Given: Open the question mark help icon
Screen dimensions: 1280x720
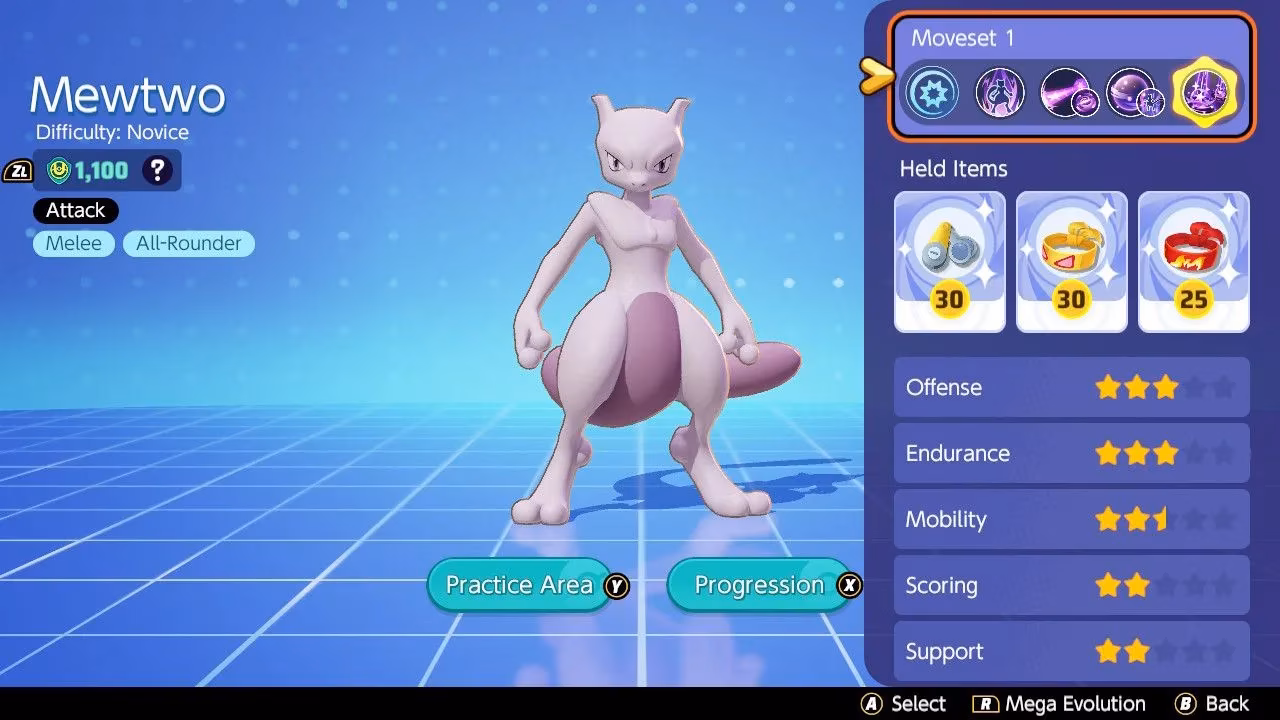Looking at the screenshot, I should click(x=157, y=170).
